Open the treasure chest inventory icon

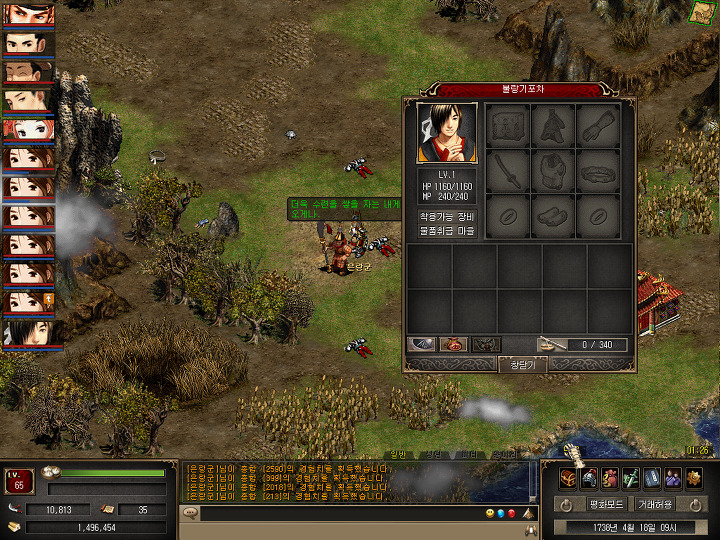567,478
